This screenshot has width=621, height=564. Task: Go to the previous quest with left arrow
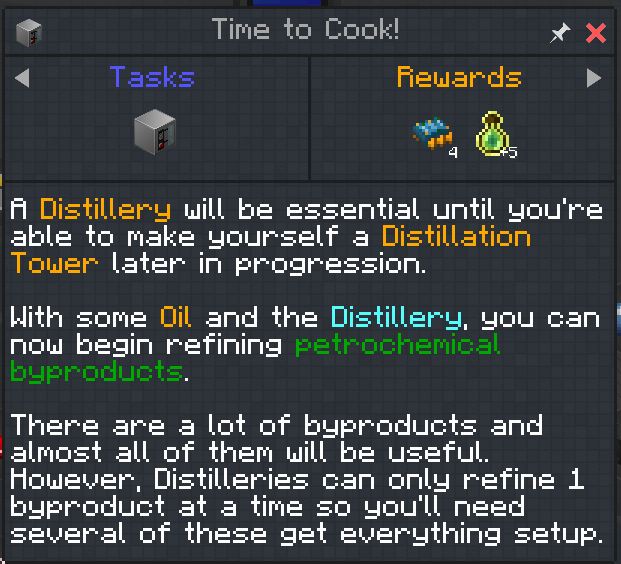[23, 77]
